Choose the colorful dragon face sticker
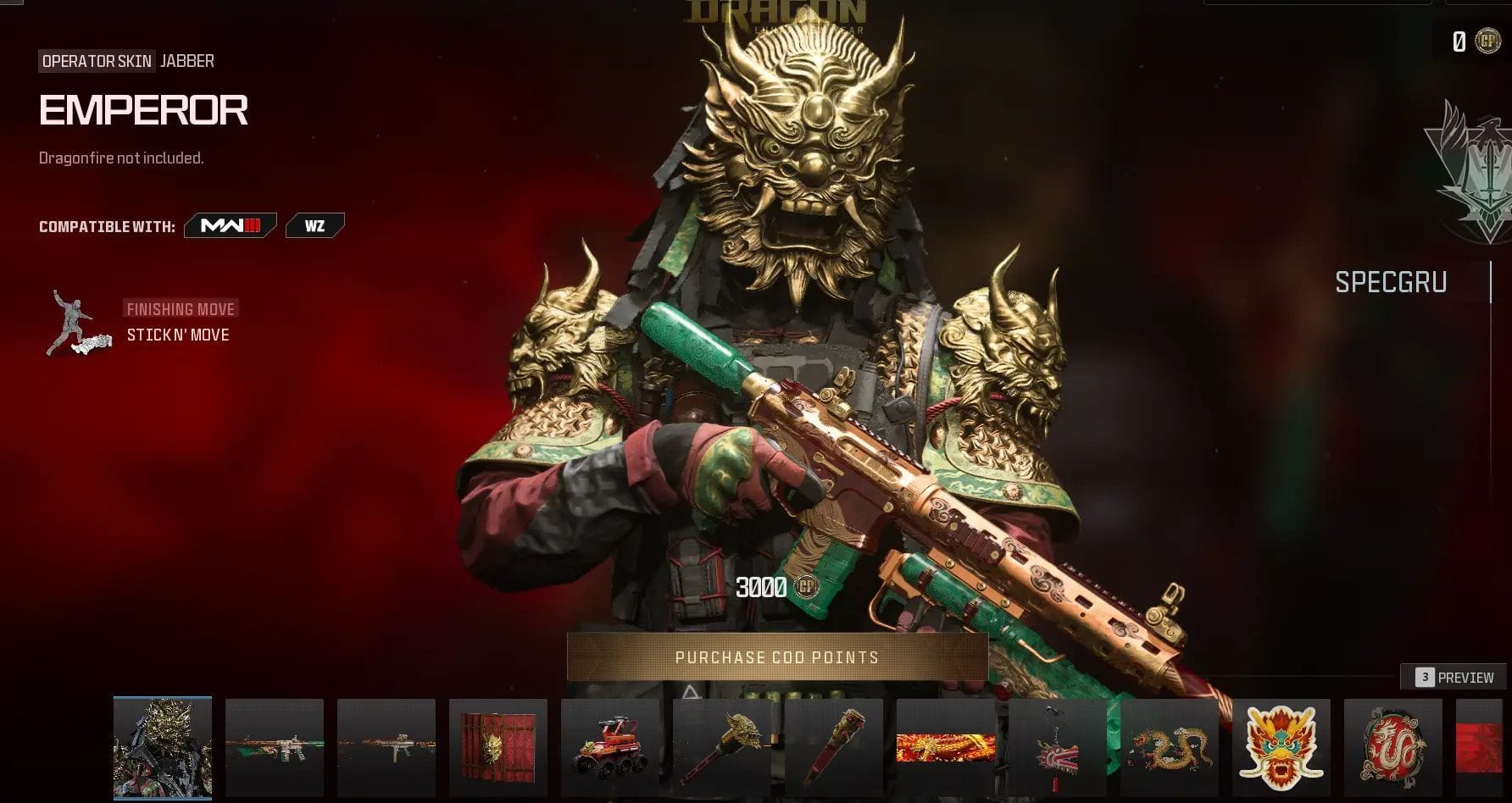The image size is (1512, 803). click(x=1281, y=748)
